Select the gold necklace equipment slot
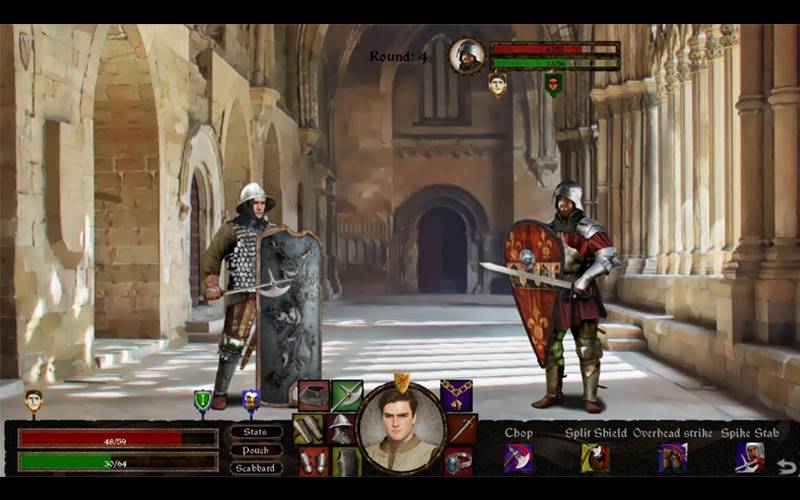This screenshot has width=800, height=500. [457, 396]
